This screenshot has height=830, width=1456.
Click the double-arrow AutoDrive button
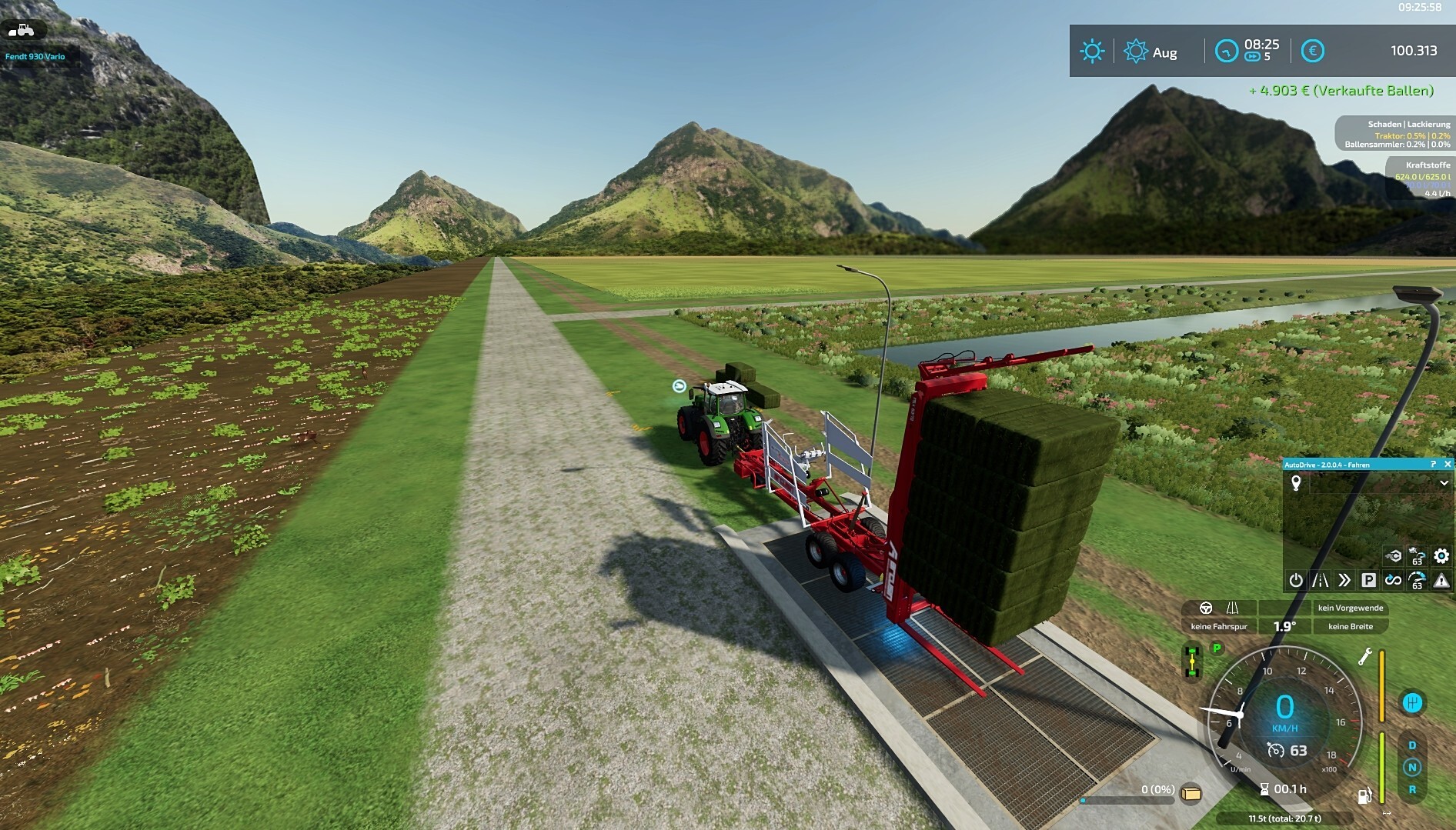pyautogui.click(x=1344, y=580)
